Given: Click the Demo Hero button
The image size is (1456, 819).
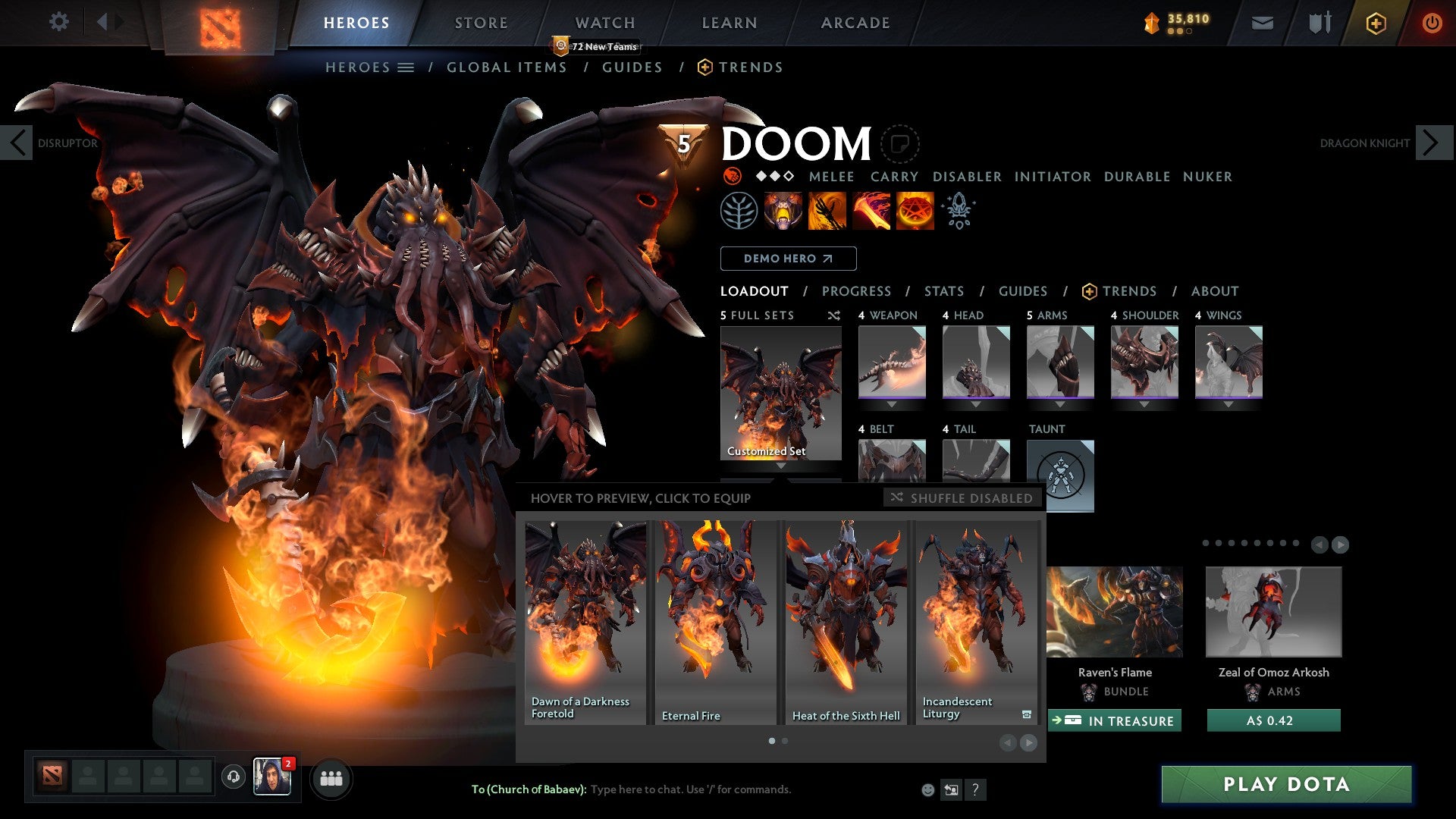Looking at the screenshot, I should [x=788, y=258].
